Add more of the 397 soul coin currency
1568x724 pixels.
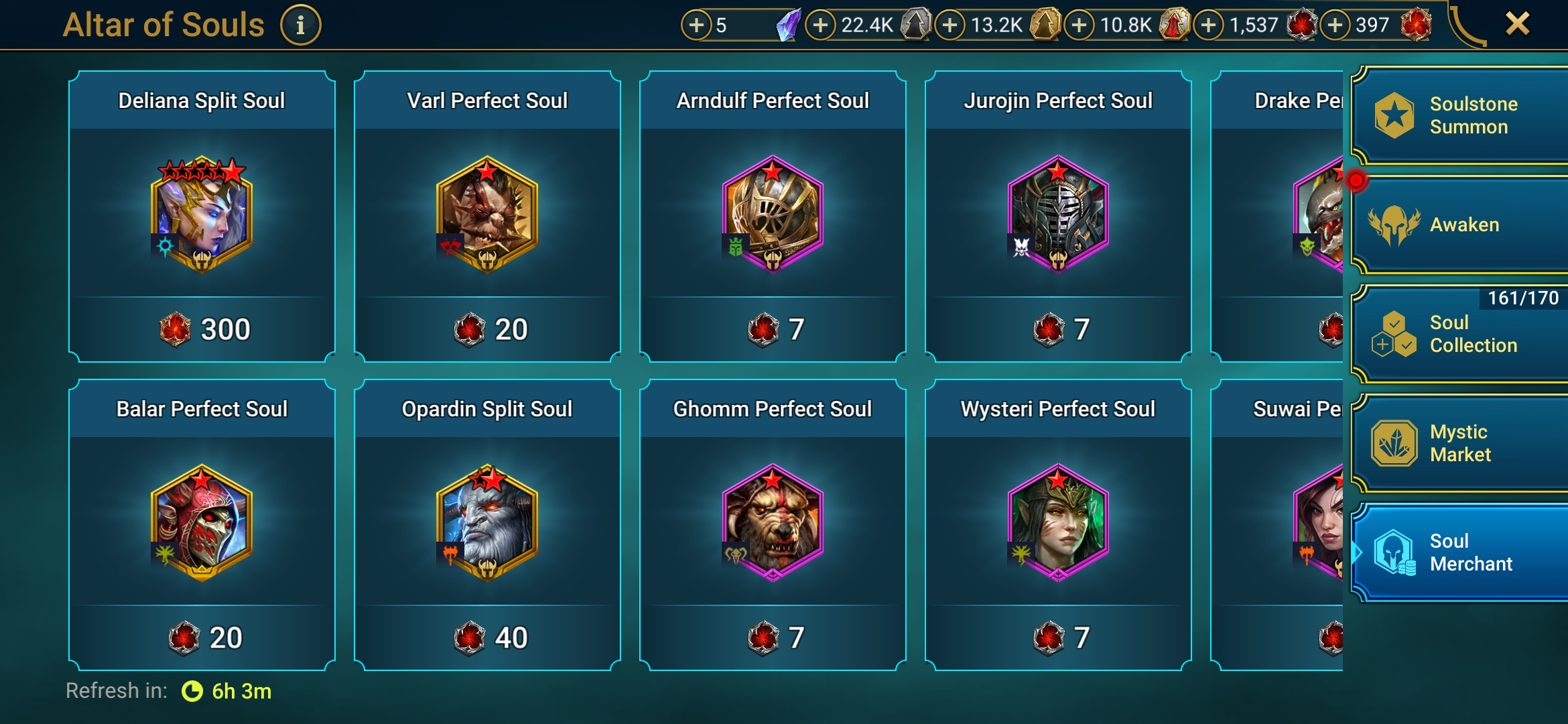(x=1335, y=25)
